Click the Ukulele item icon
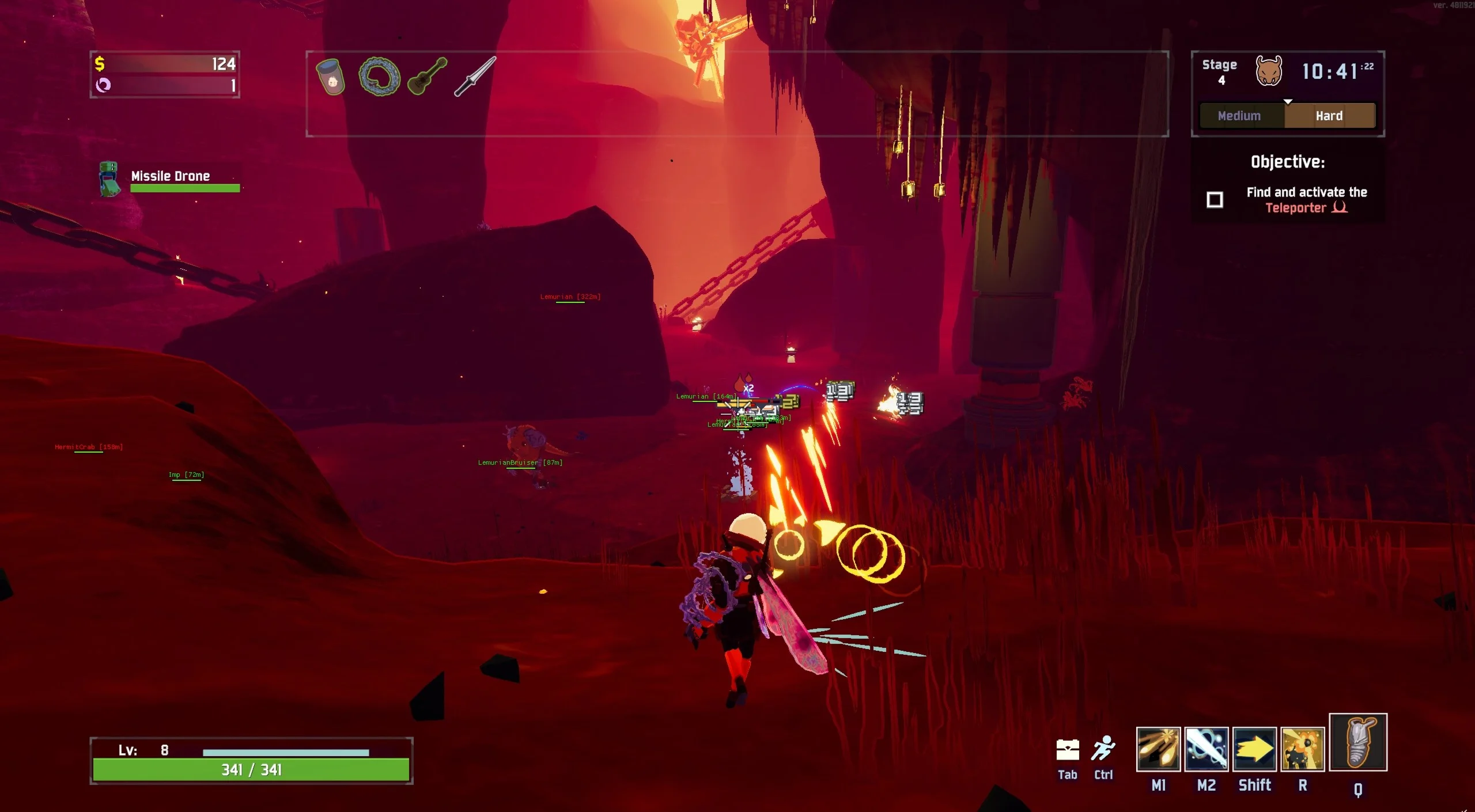Image resolution: width=1475 pixels, height=812 pixels. [427, 75]
